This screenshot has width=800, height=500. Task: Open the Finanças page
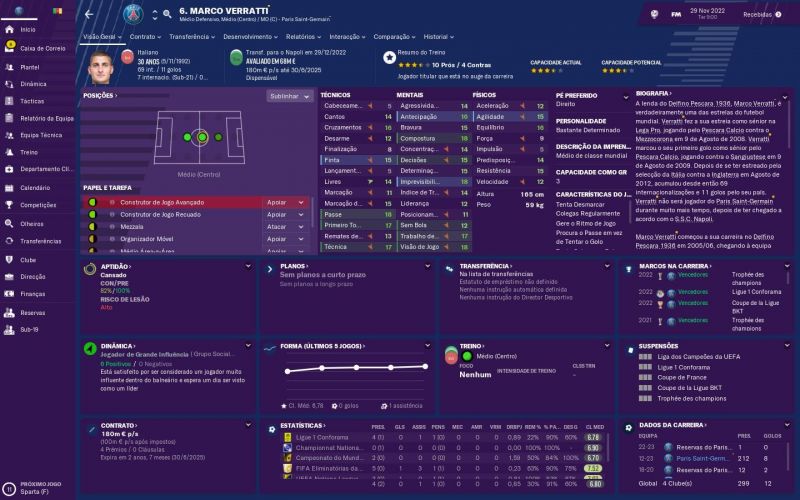[x=33, y=293]
